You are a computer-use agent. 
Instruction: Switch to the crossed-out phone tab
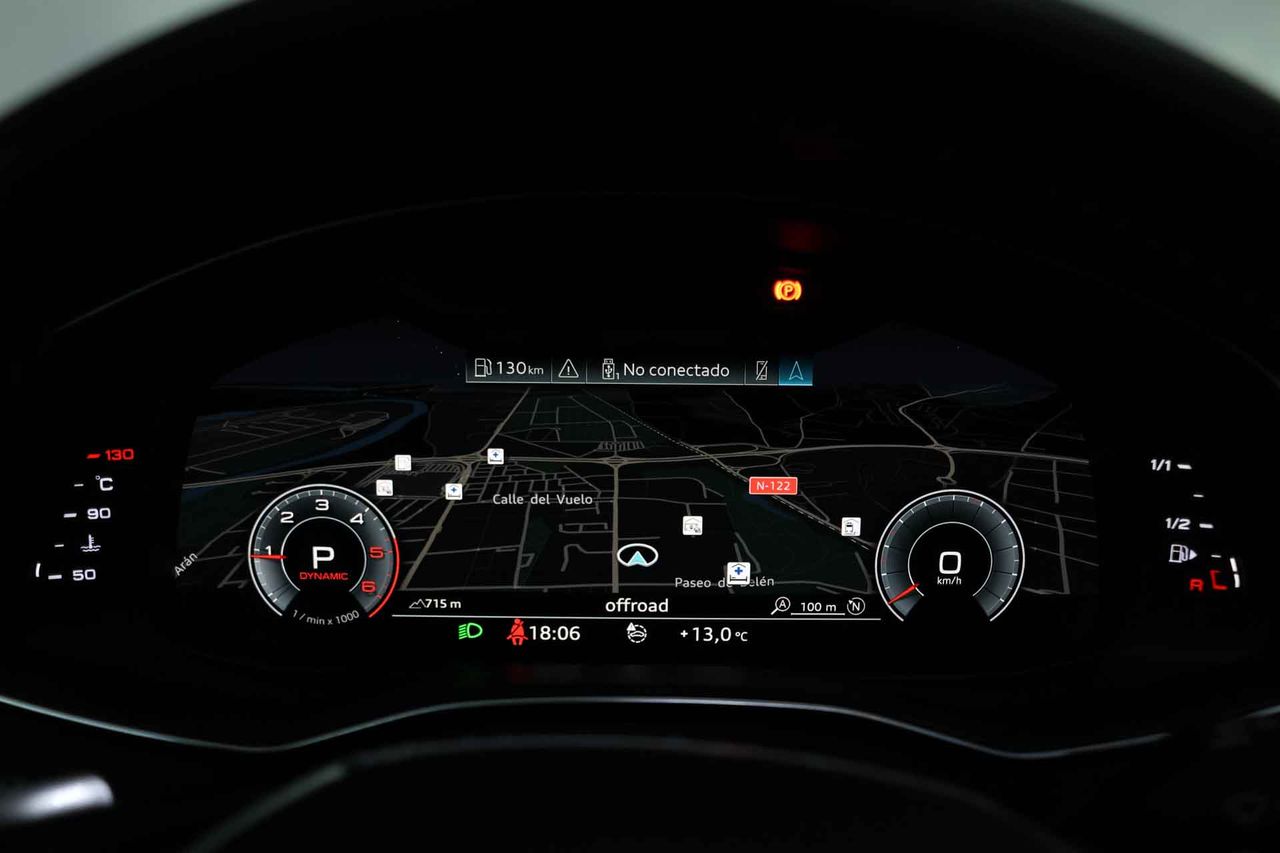click(762, 370)
